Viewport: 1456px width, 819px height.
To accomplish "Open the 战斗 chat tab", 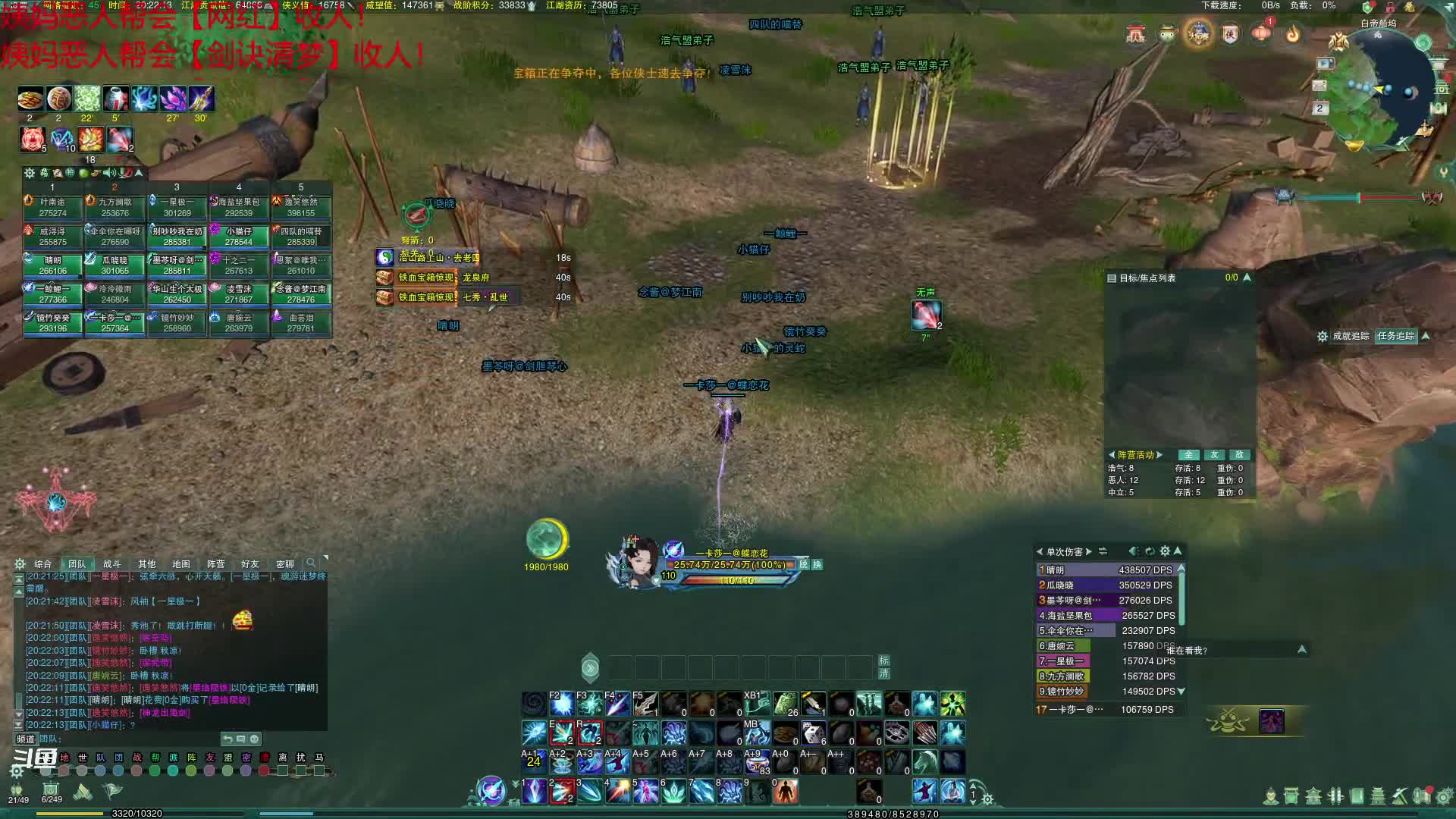I will point(111,564).
